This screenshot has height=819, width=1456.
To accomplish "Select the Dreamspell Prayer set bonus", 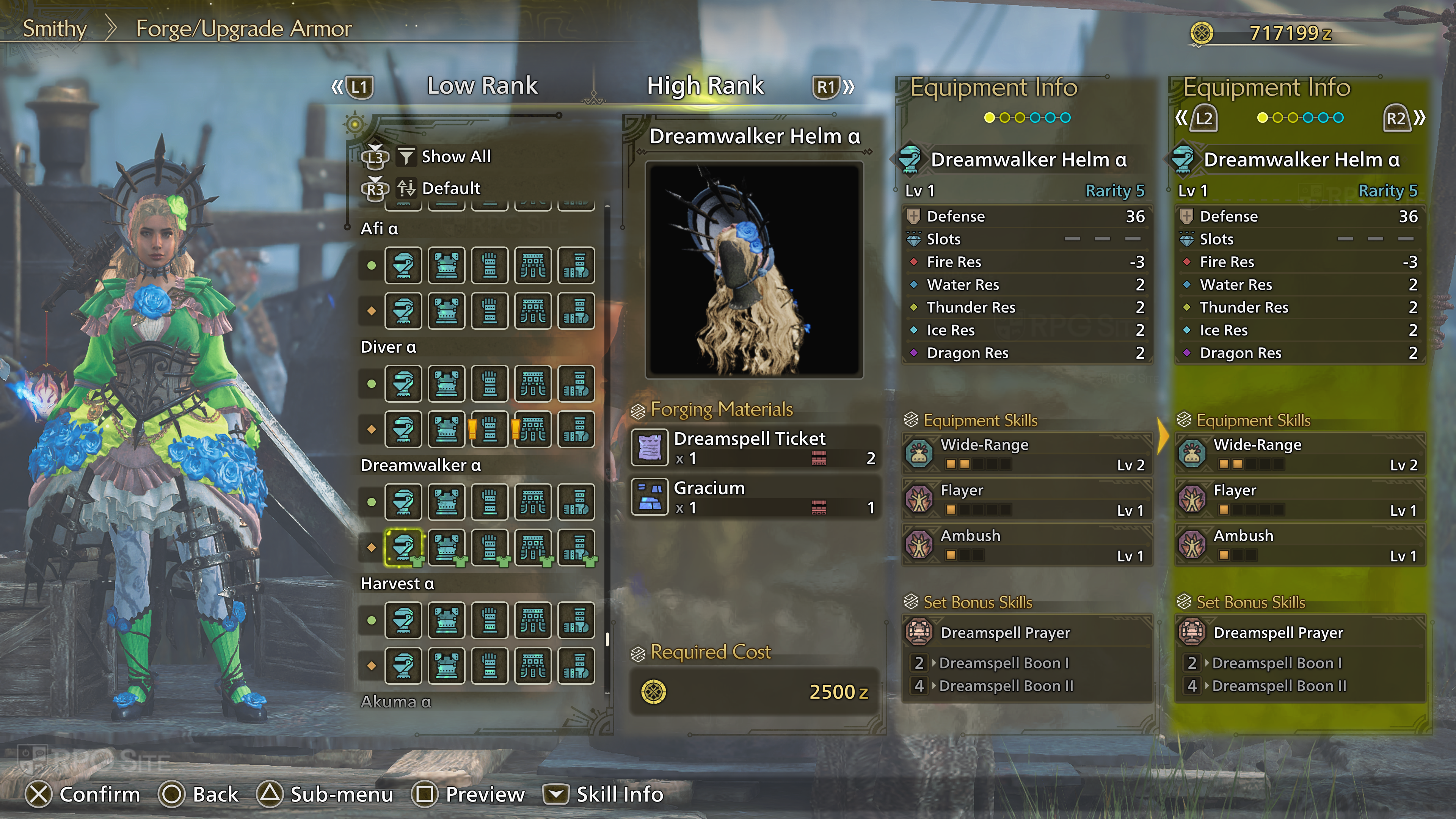I will (x=1026, y=632).
